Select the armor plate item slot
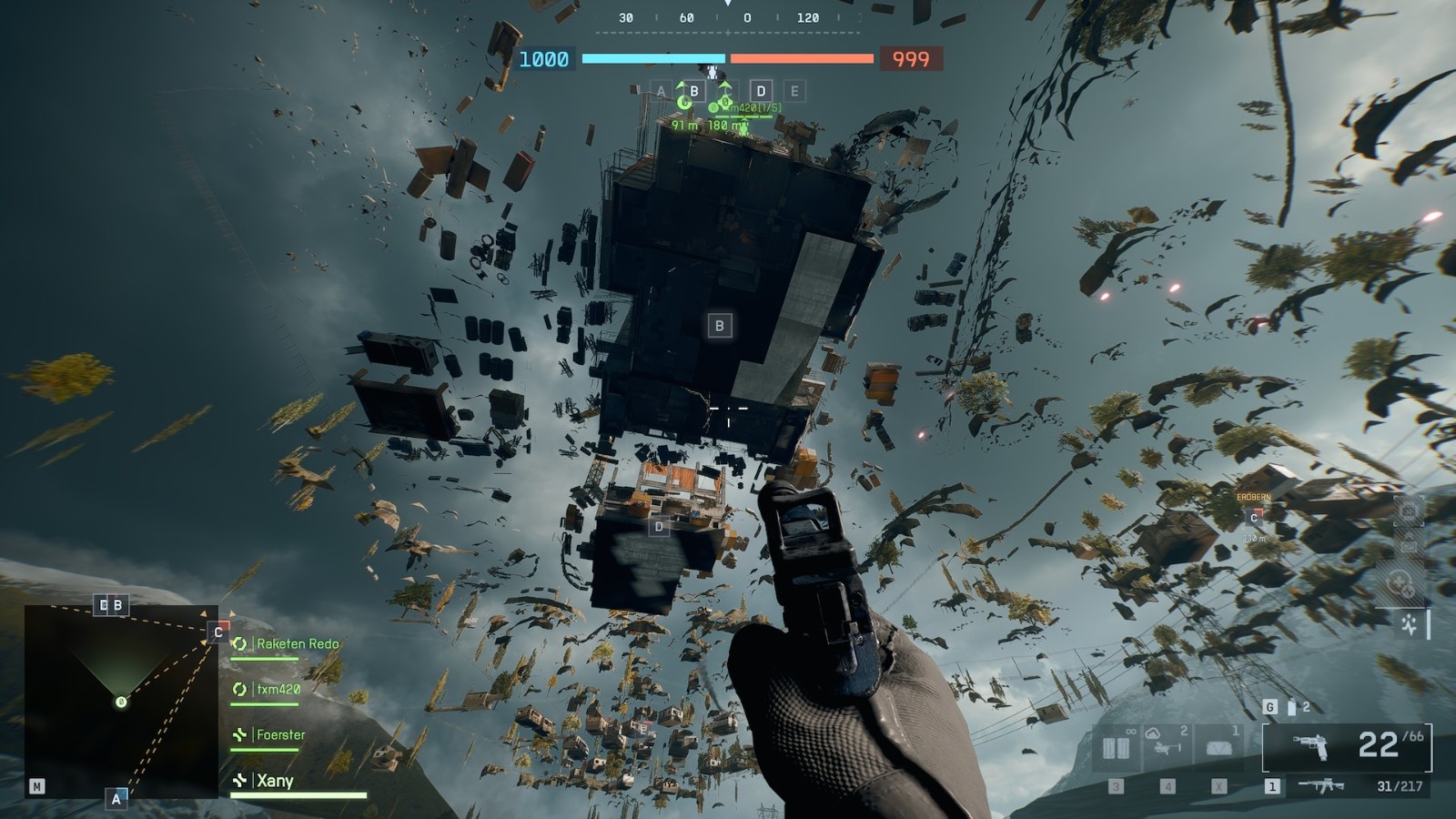Screen dimensions: 1456x819 coord(1218,748)
